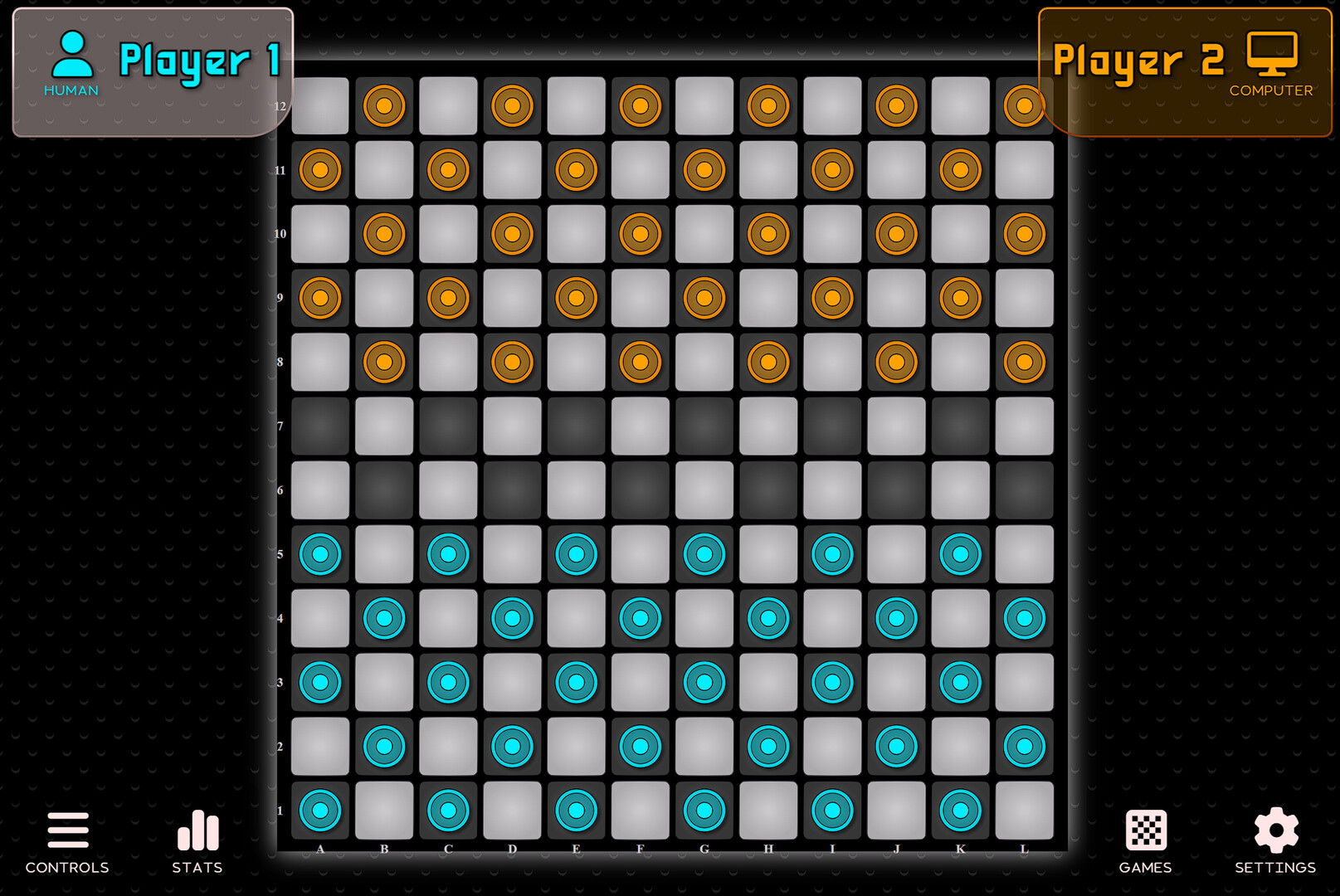Open the Settings gear icon

click(1275, 830)
